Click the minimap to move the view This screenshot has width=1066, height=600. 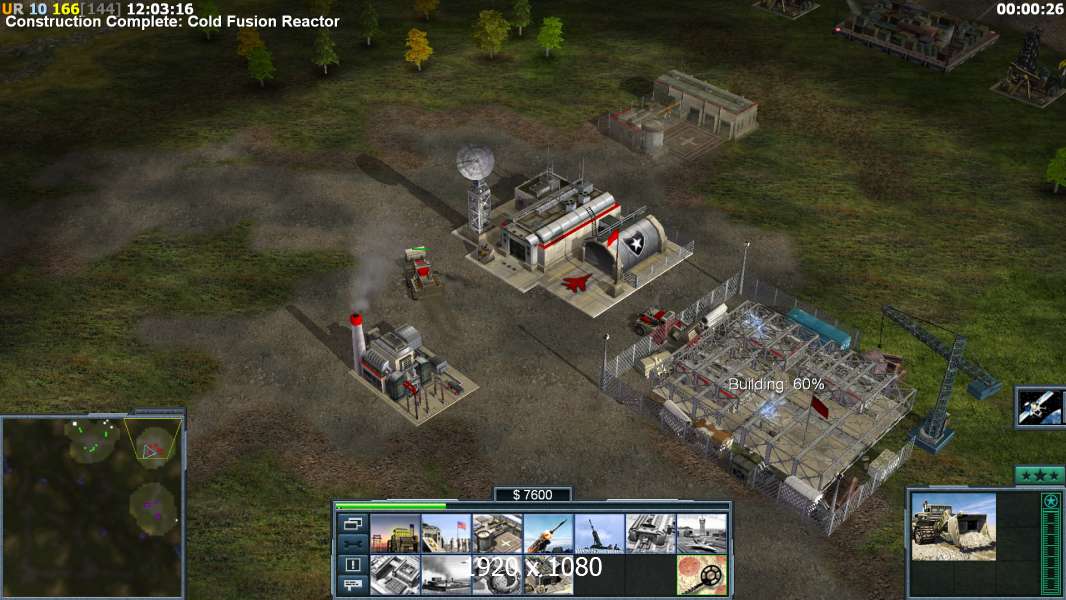pyautogui.click(x=92, y=506)
